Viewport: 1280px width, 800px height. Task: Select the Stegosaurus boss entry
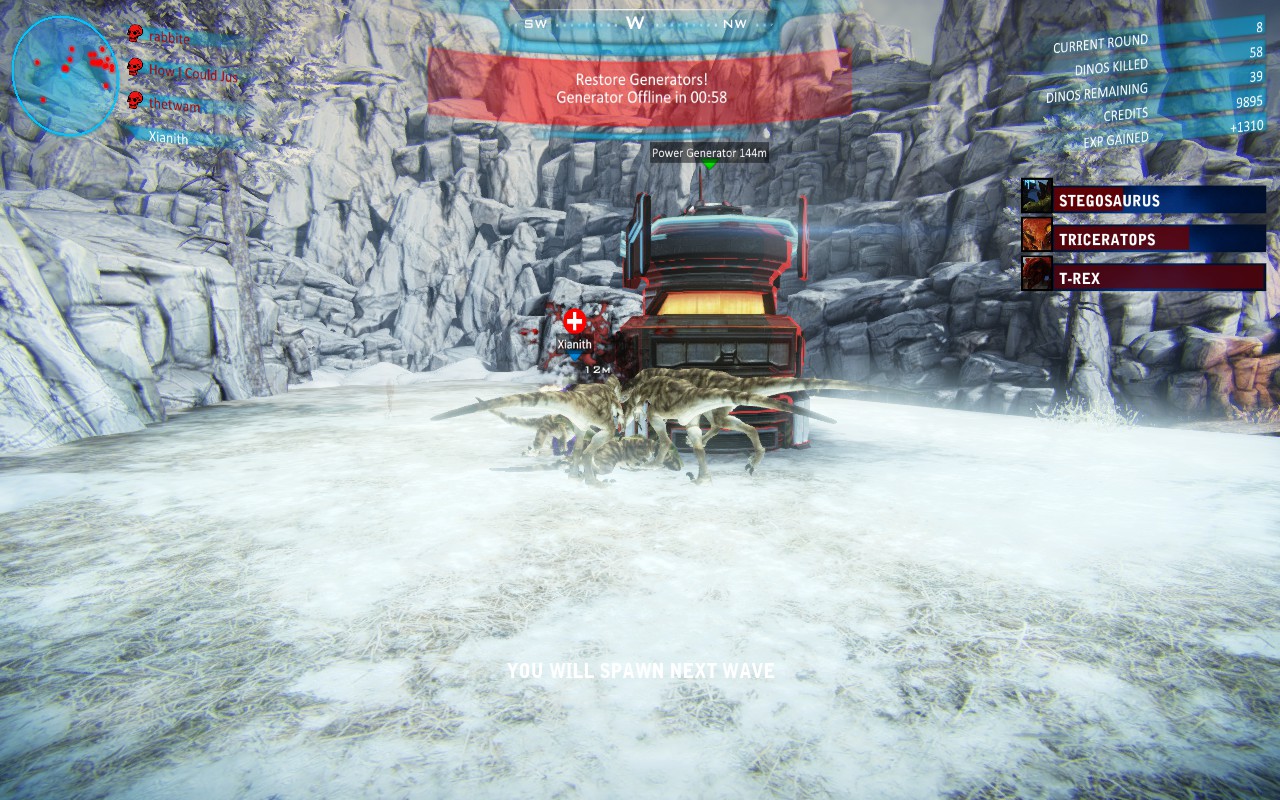pyautogui.click(x=1159, y=200)
